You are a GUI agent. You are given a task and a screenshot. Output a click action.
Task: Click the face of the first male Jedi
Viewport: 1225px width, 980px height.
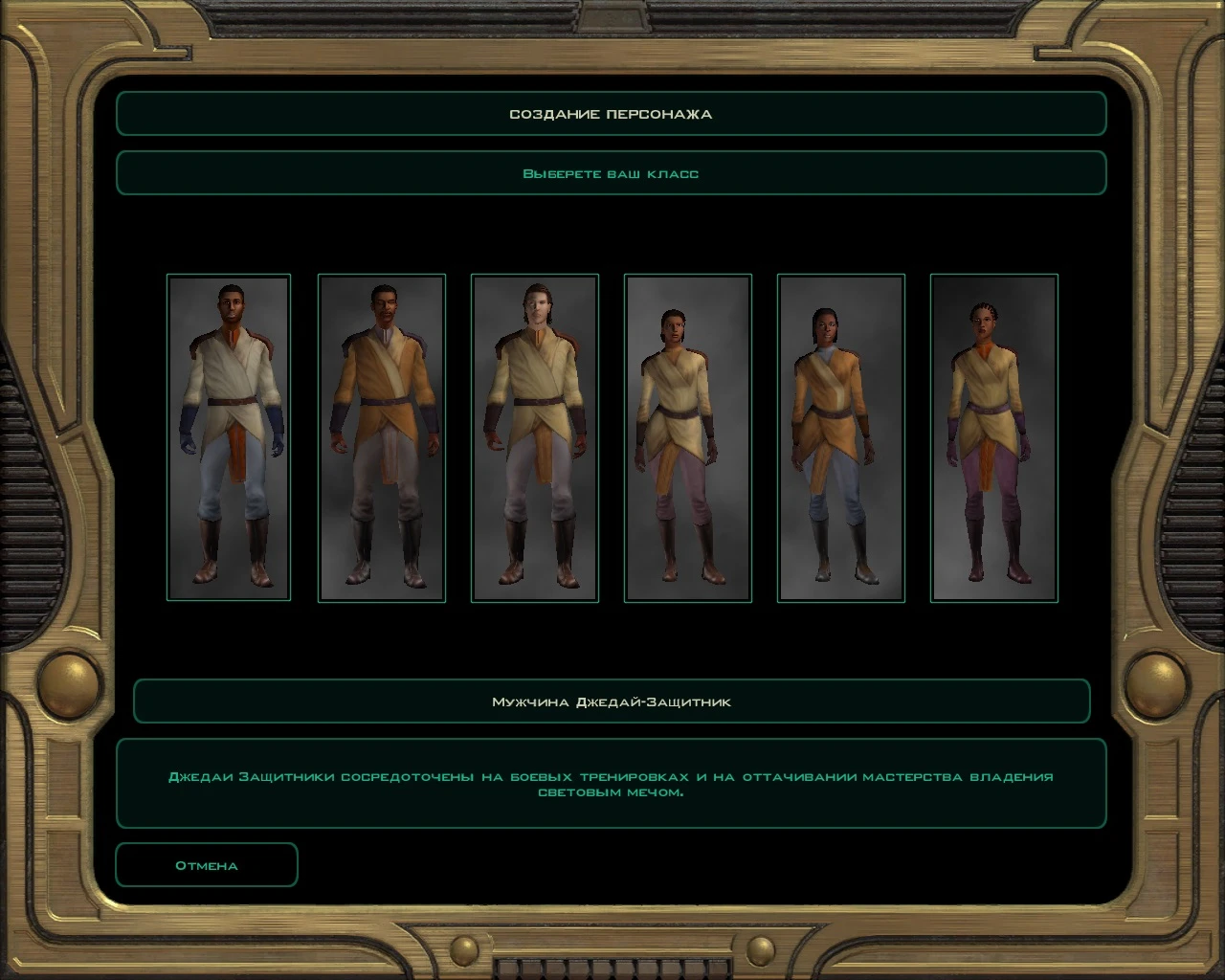tap(232, 305)
